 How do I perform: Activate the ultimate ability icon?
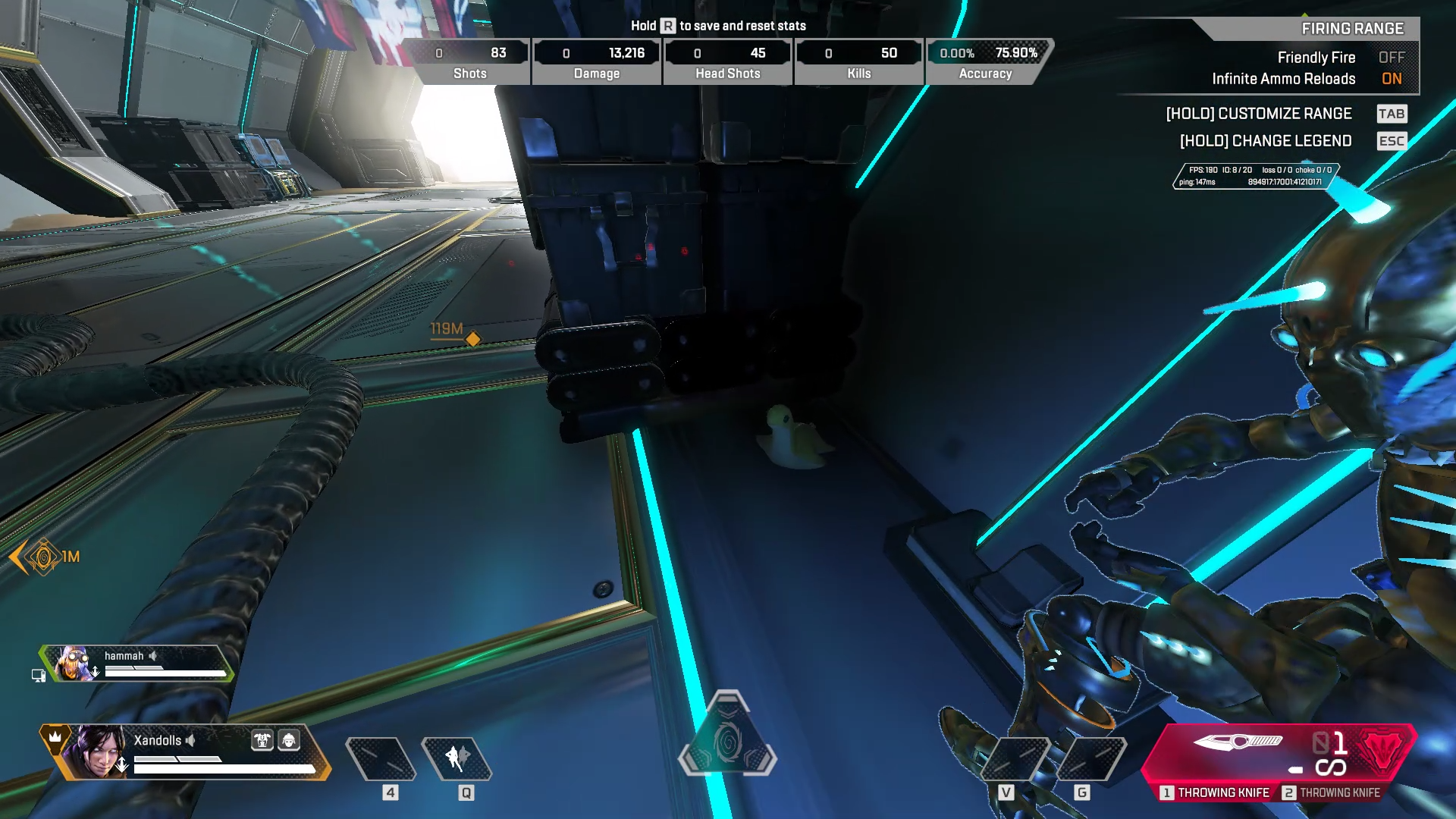[x=727, y=739]
